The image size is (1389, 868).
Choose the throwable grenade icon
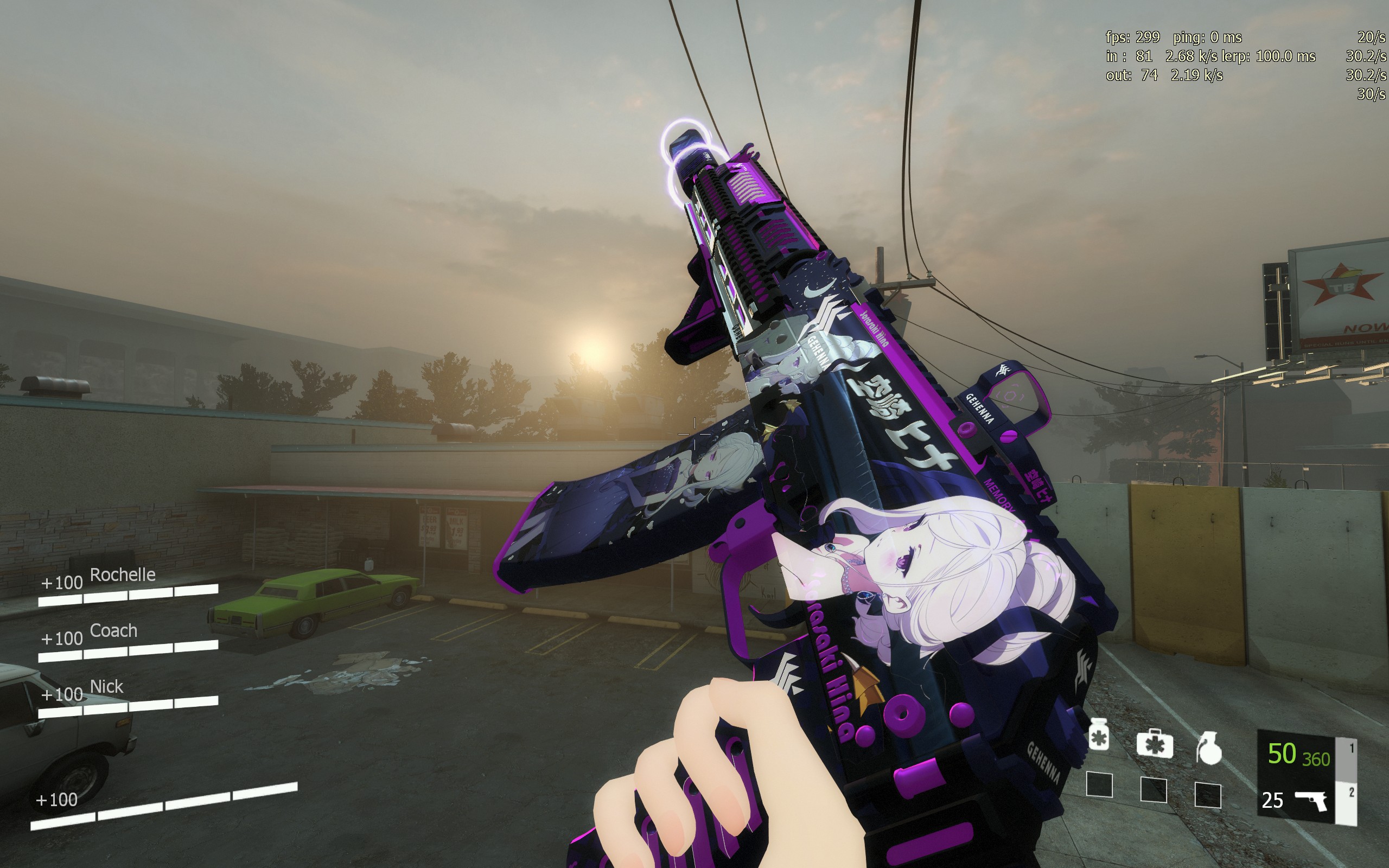point(1209,749)
